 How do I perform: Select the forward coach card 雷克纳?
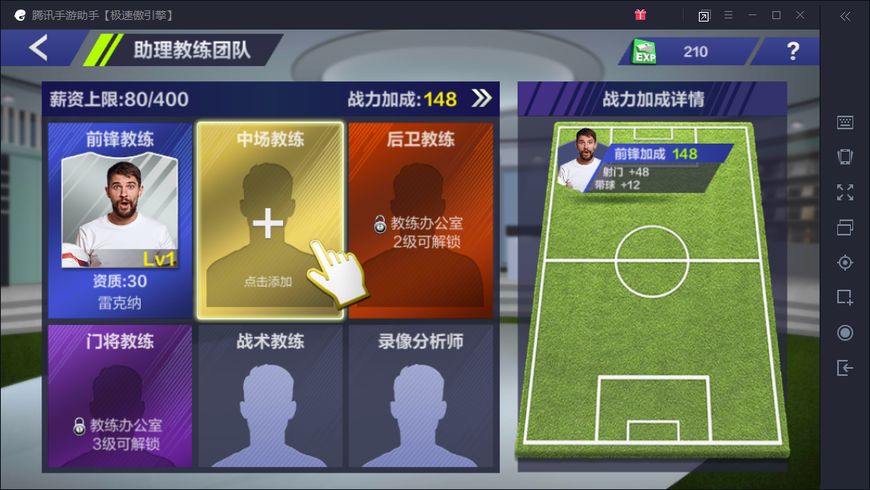coord(119,220)
